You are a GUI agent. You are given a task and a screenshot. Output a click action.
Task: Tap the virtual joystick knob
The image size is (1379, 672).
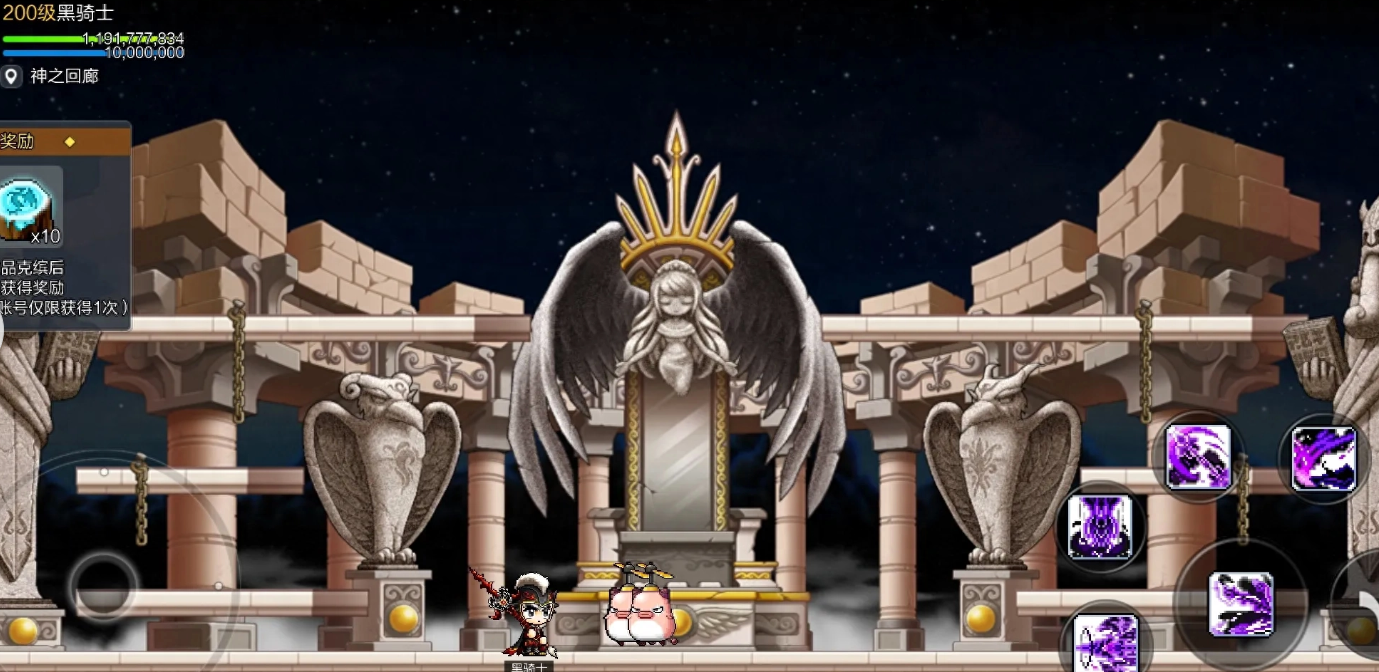pyautogui.click(x=103, y=584)
